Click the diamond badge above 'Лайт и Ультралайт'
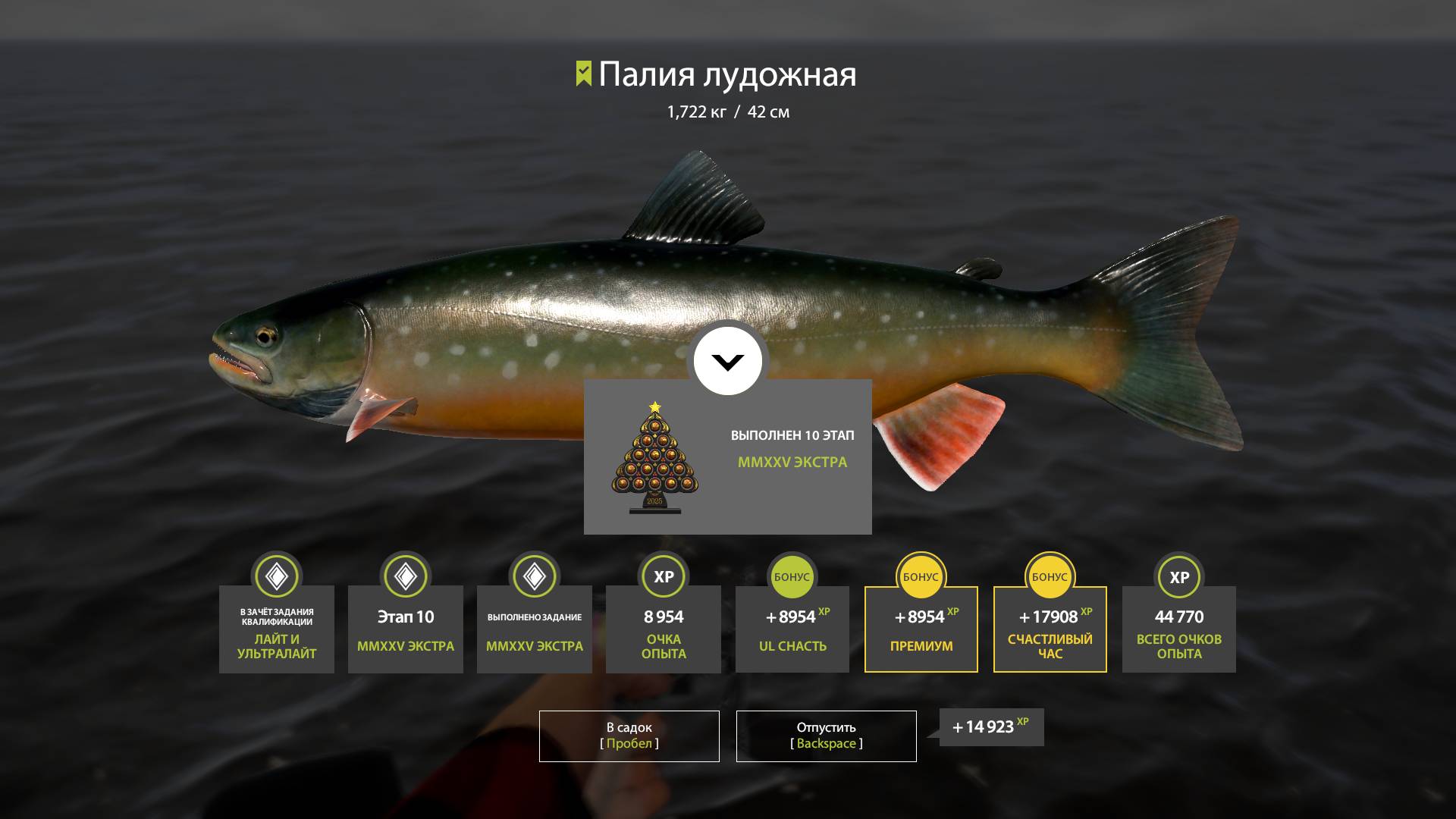The width and height of the screenshot is (1456, 819). (x=276, y=576)
